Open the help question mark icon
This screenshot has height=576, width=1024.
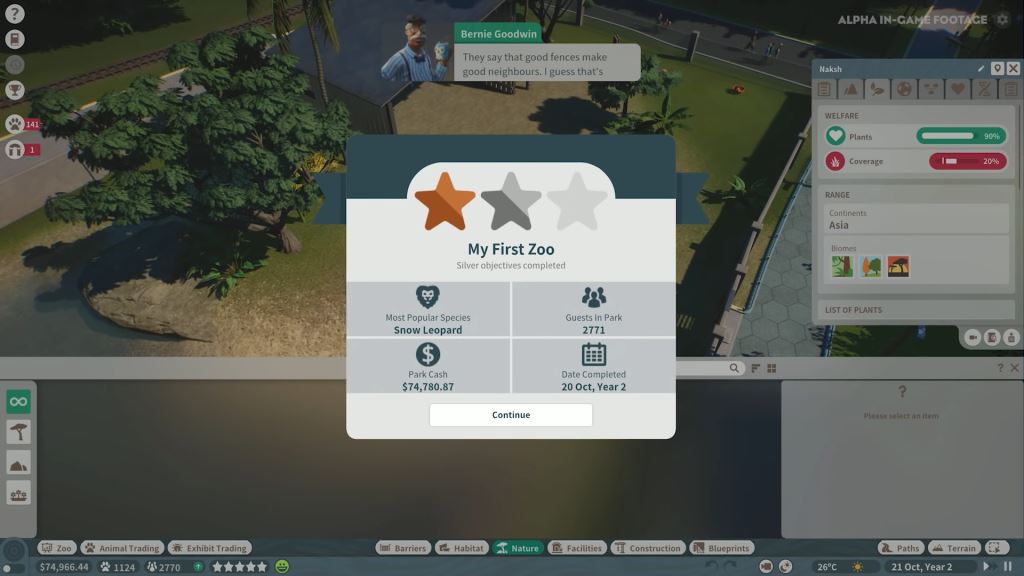15,14
